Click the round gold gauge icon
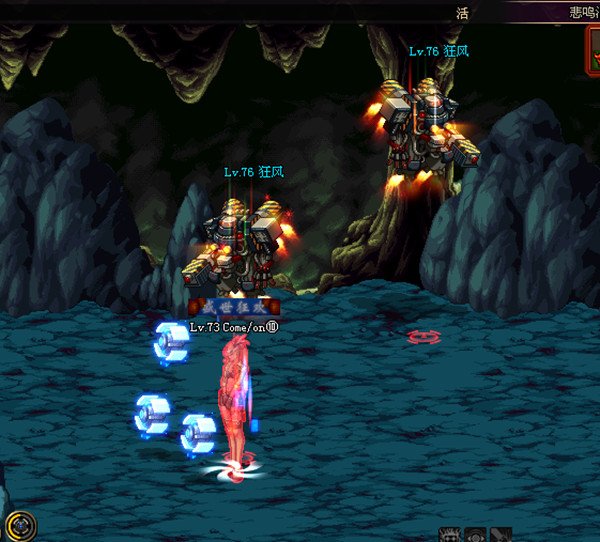Viewport: 600px width, 542px height. [x=20, y=525]
